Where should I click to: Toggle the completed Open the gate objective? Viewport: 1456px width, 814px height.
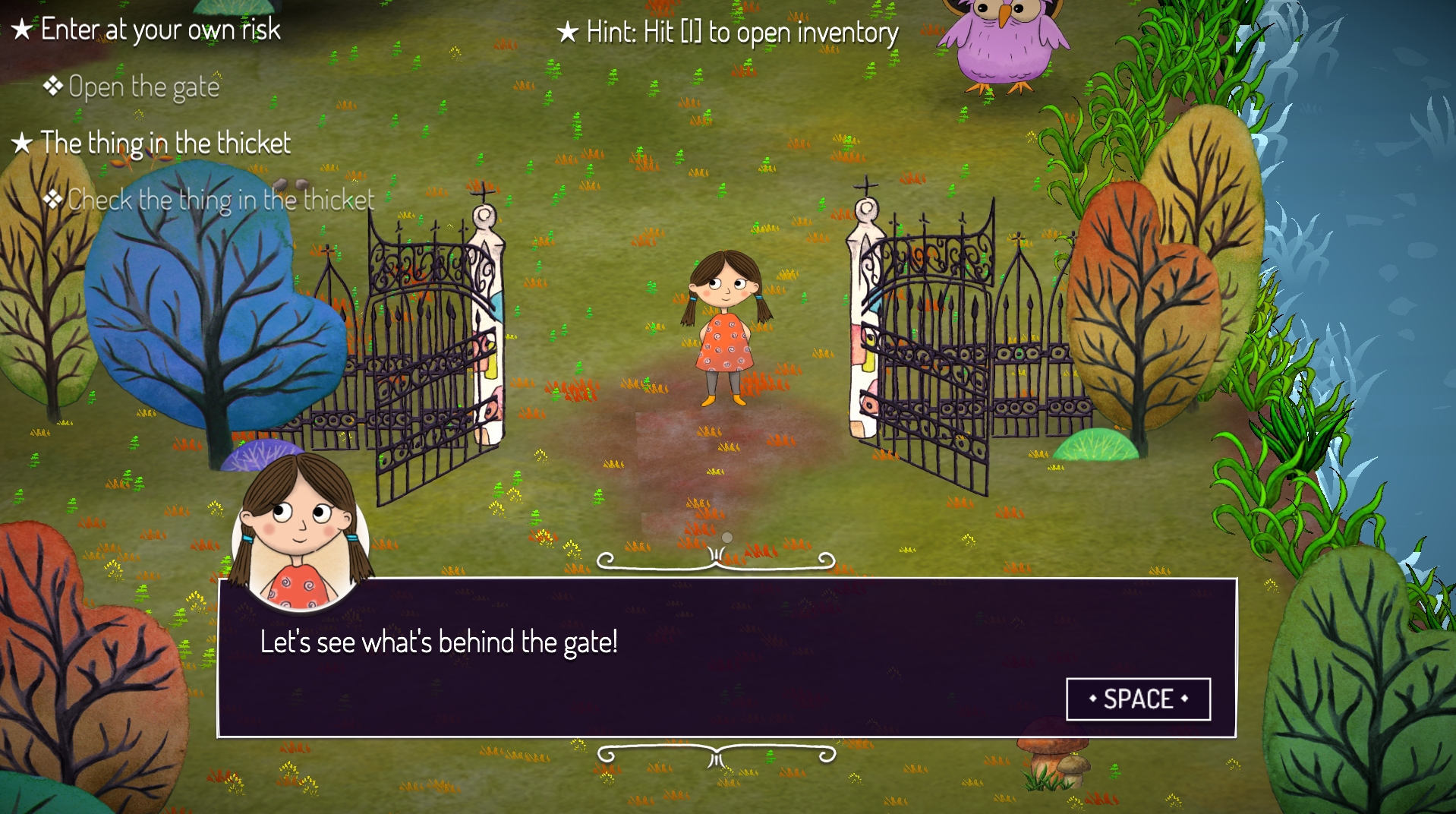click(144, 86)
